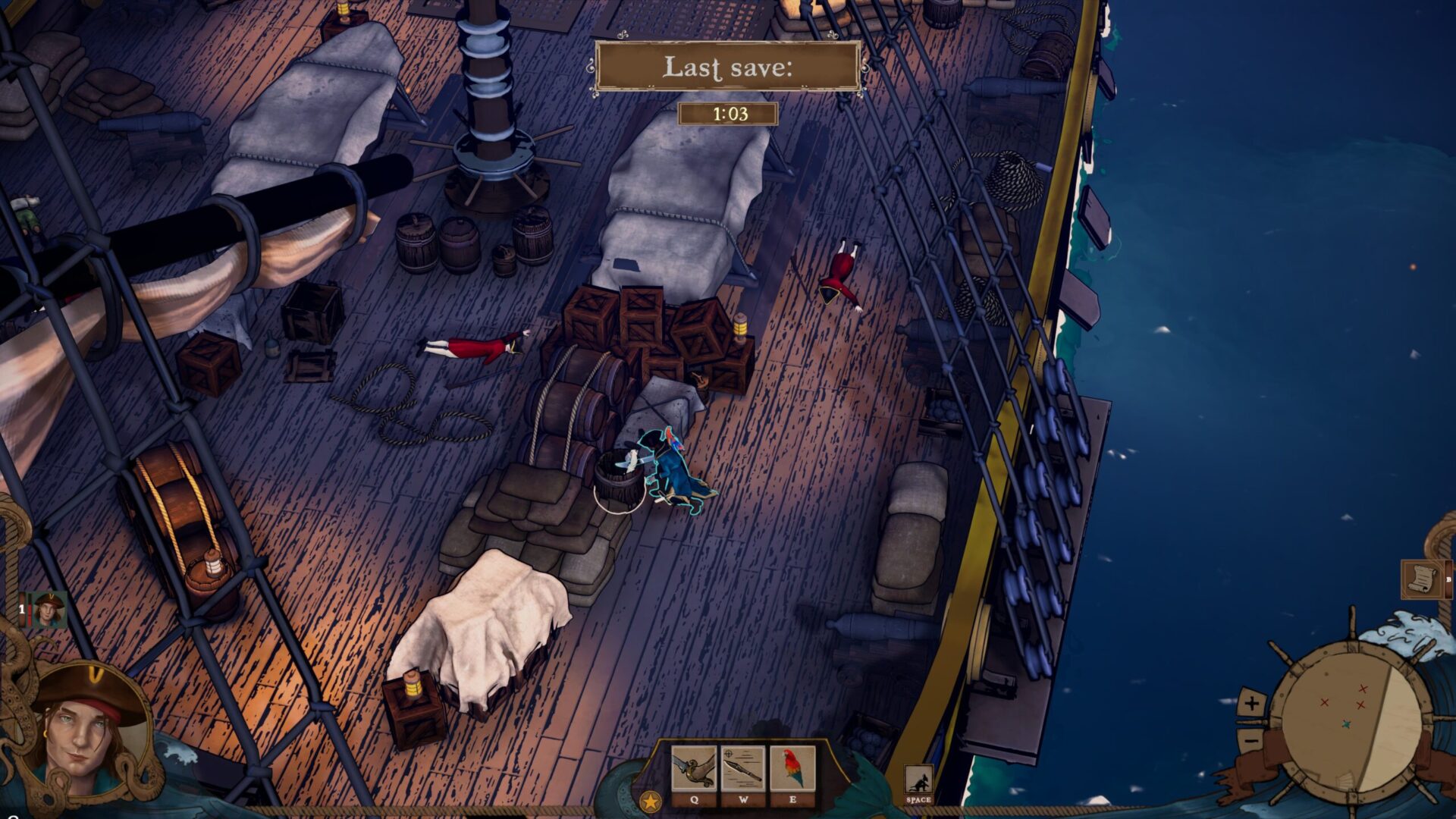Click the gold star badge
Viewport: 1456px width, 819px height.
pos(650,802)
